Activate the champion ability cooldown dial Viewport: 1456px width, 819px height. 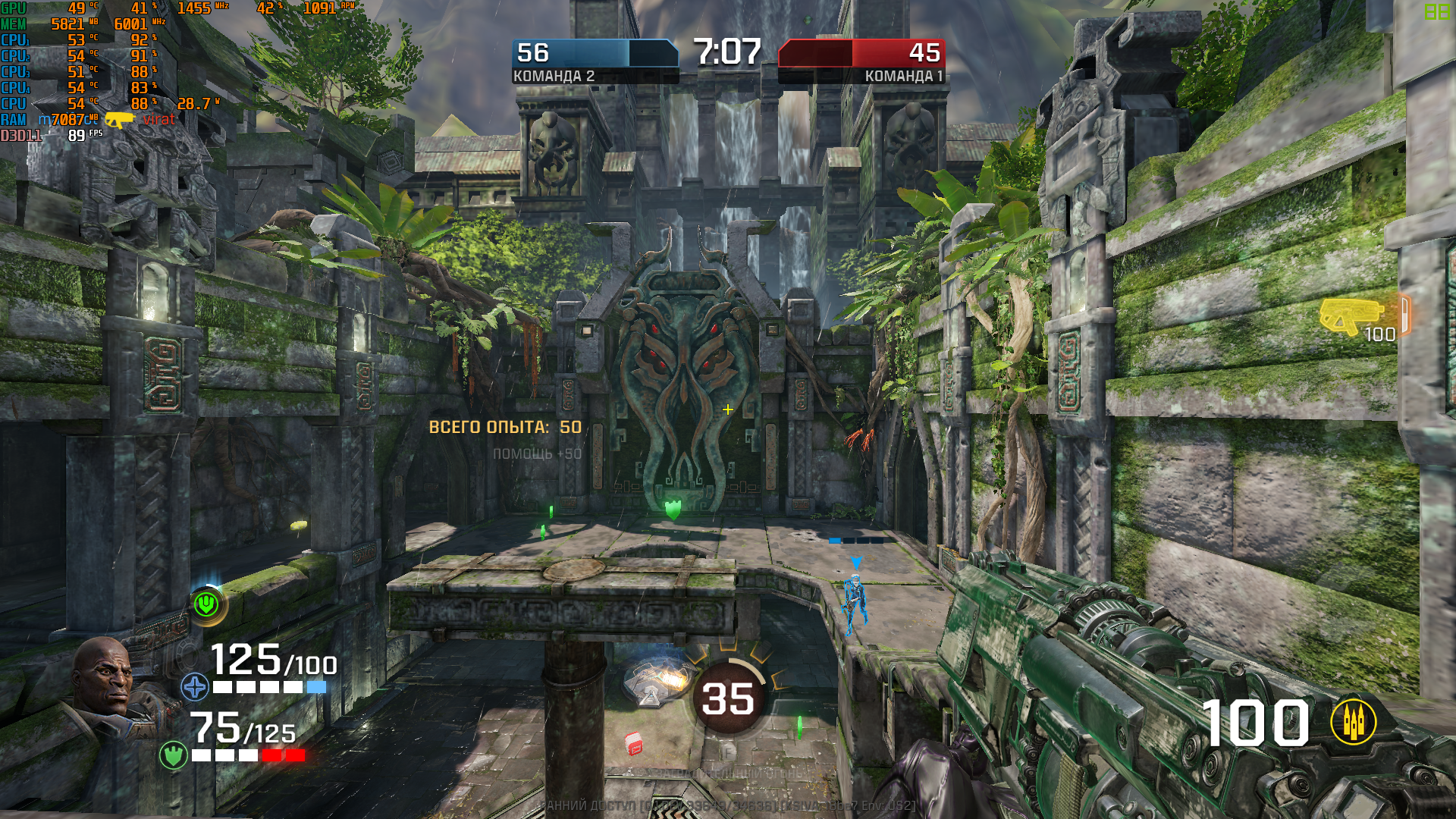(x=728, y=698)
